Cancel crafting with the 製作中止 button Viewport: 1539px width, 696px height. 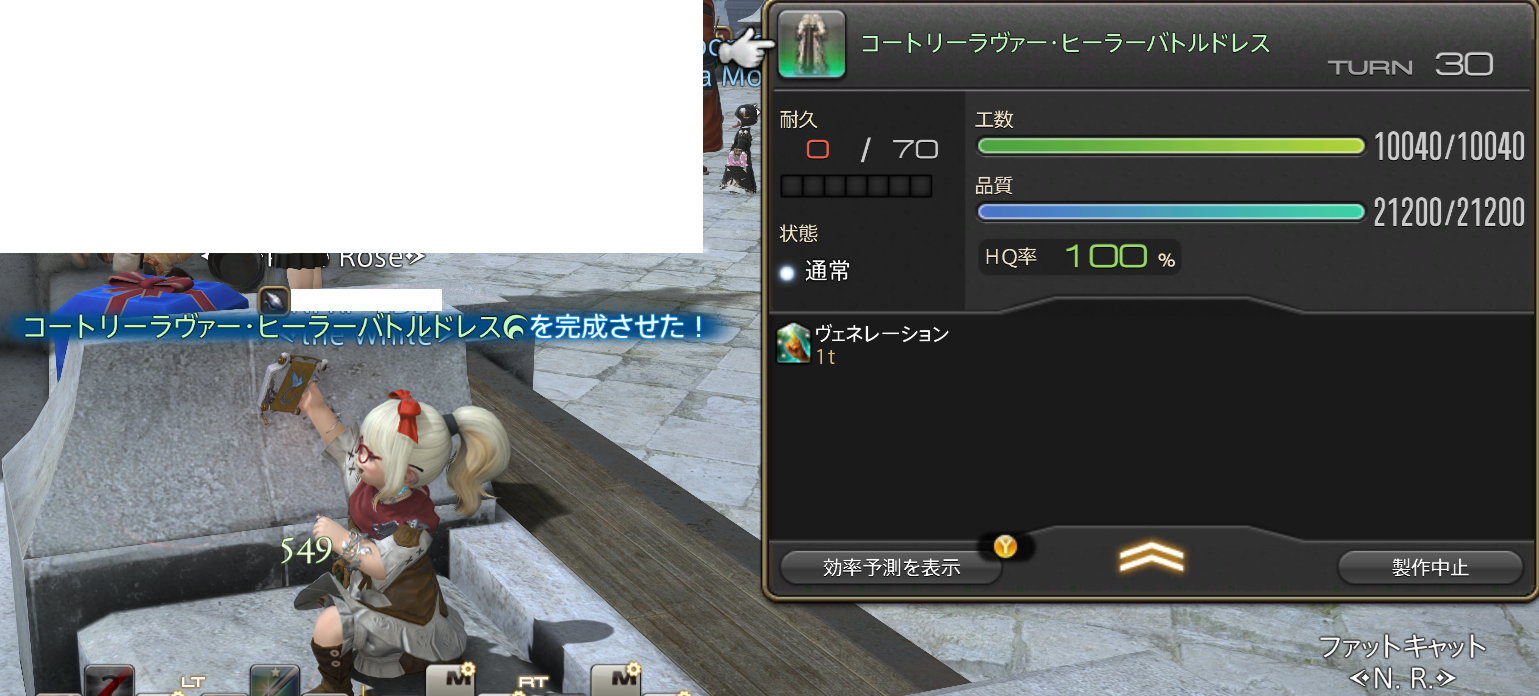1430,567
